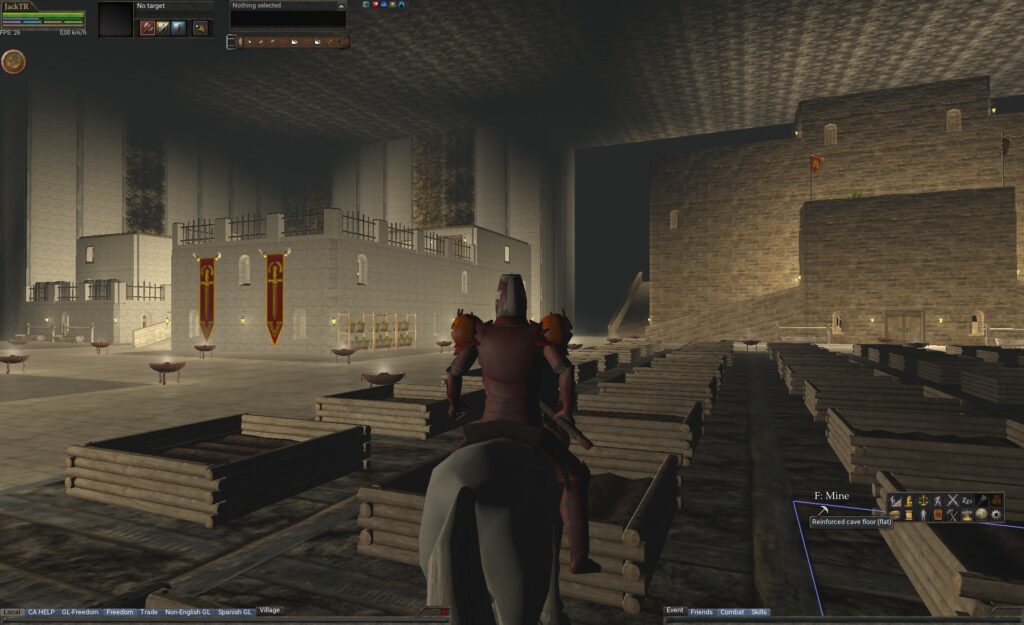Select the Trade chat tab
This screenshot has width=1024, height=625.
149,611
